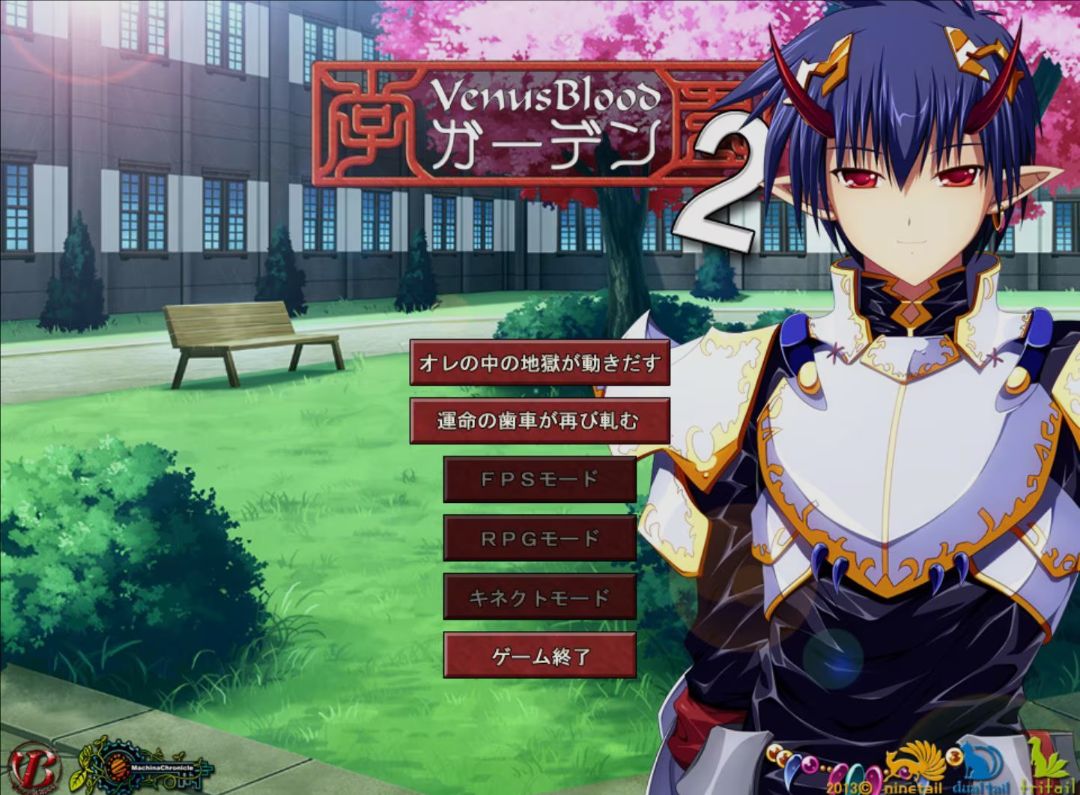Choose the 運命の歯車が再び軋む option
Image resolution: width=1080 pixels, height=795 pixels.
(539, 421)
